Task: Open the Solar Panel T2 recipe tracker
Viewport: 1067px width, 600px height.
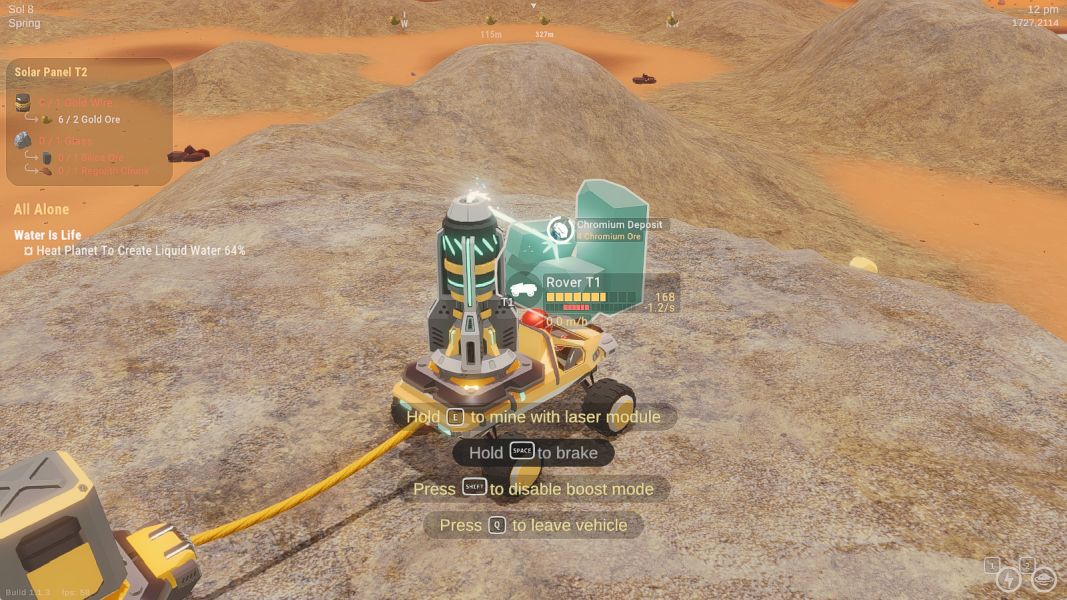Action: (51, 73)
